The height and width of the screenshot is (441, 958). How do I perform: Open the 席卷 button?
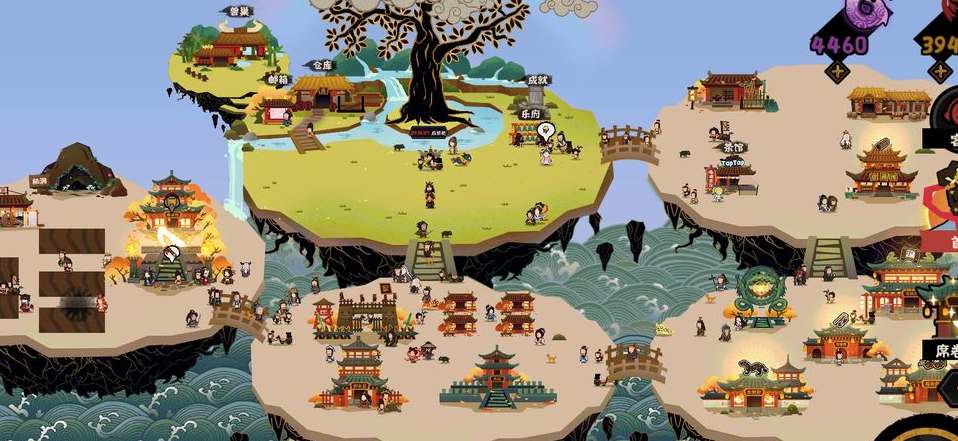click(941, 351)
